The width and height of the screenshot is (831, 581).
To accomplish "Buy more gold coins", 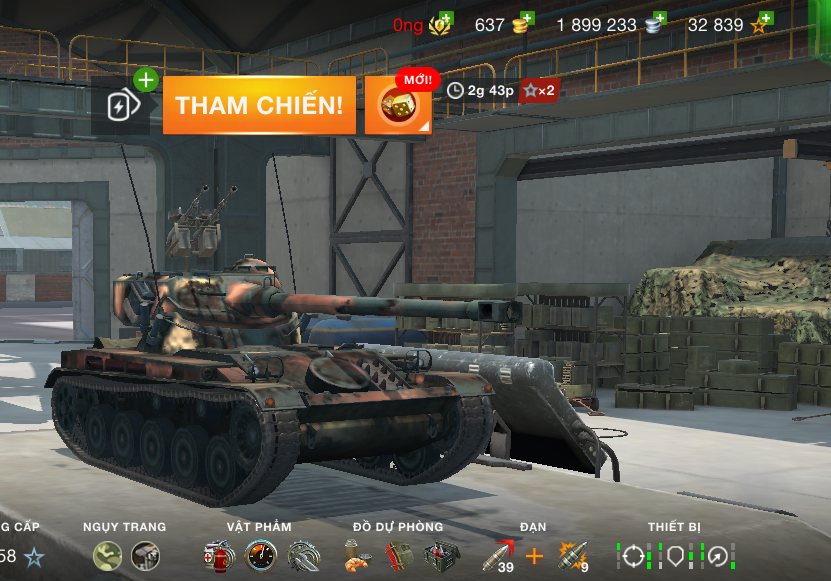I will 522,24.
